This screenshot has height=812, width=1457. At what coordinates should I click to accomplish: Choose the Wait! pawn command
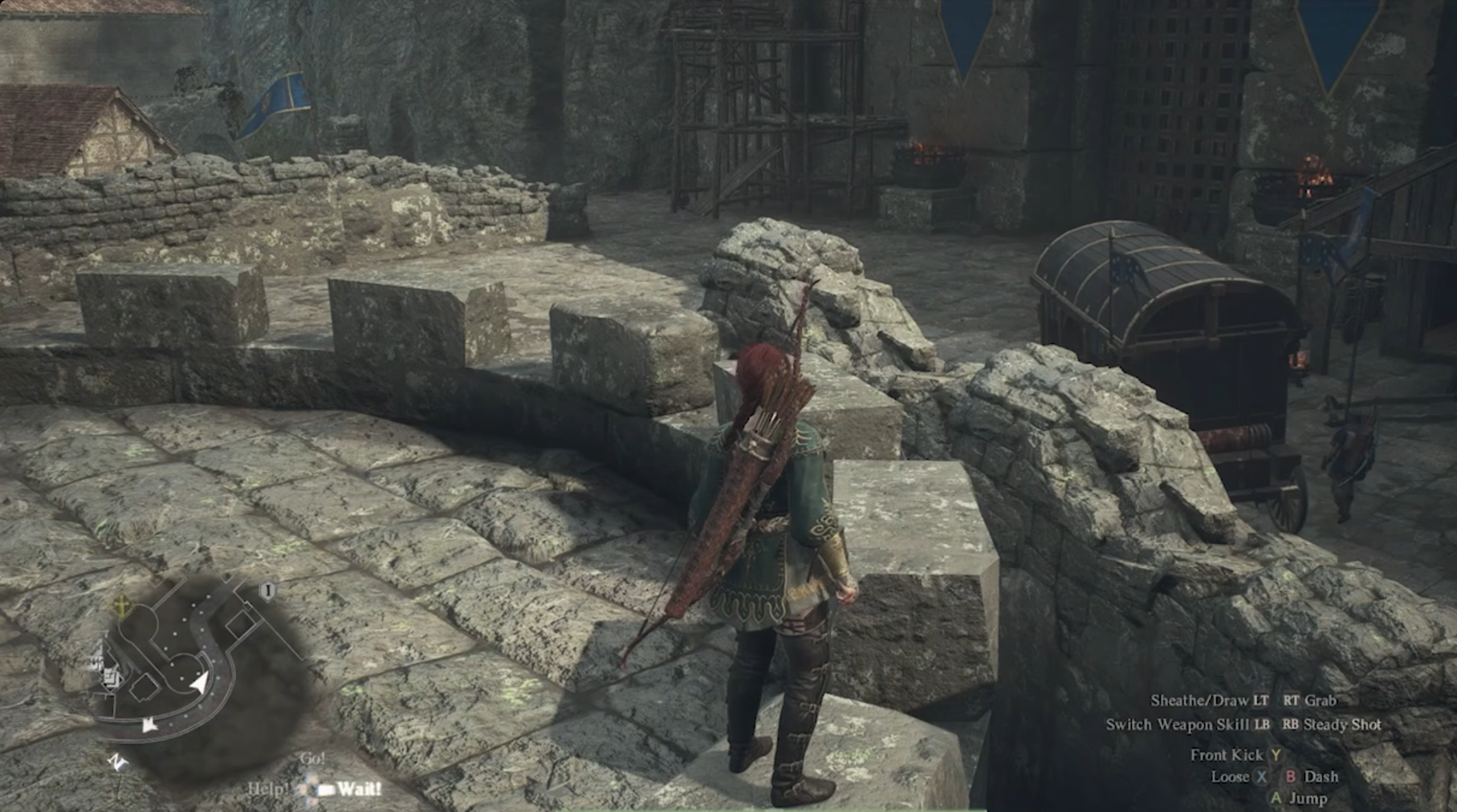[358, 789]
